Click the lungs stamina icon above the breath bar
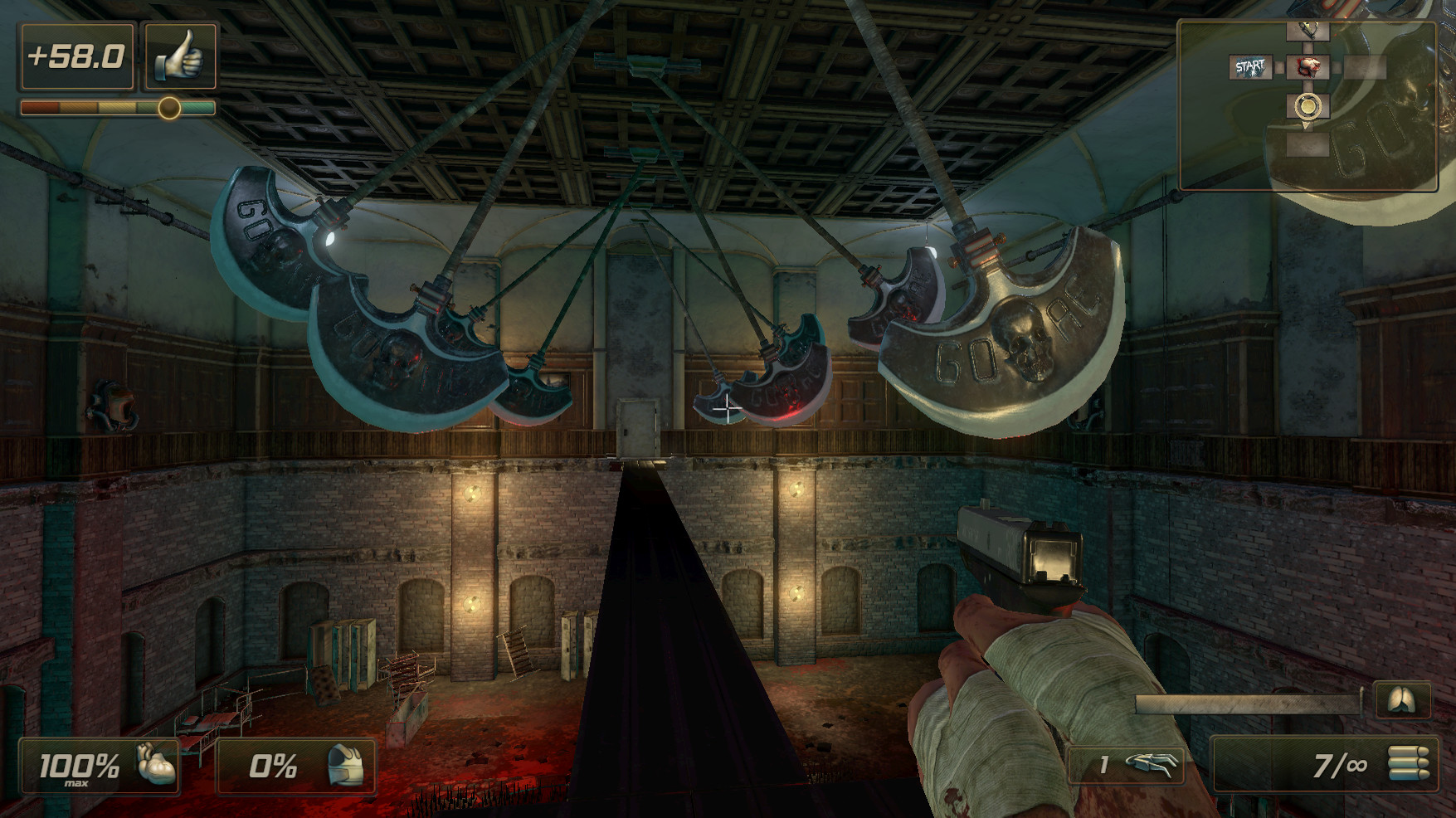This screenshot has width=1456, height=818. pos(1402,702)
